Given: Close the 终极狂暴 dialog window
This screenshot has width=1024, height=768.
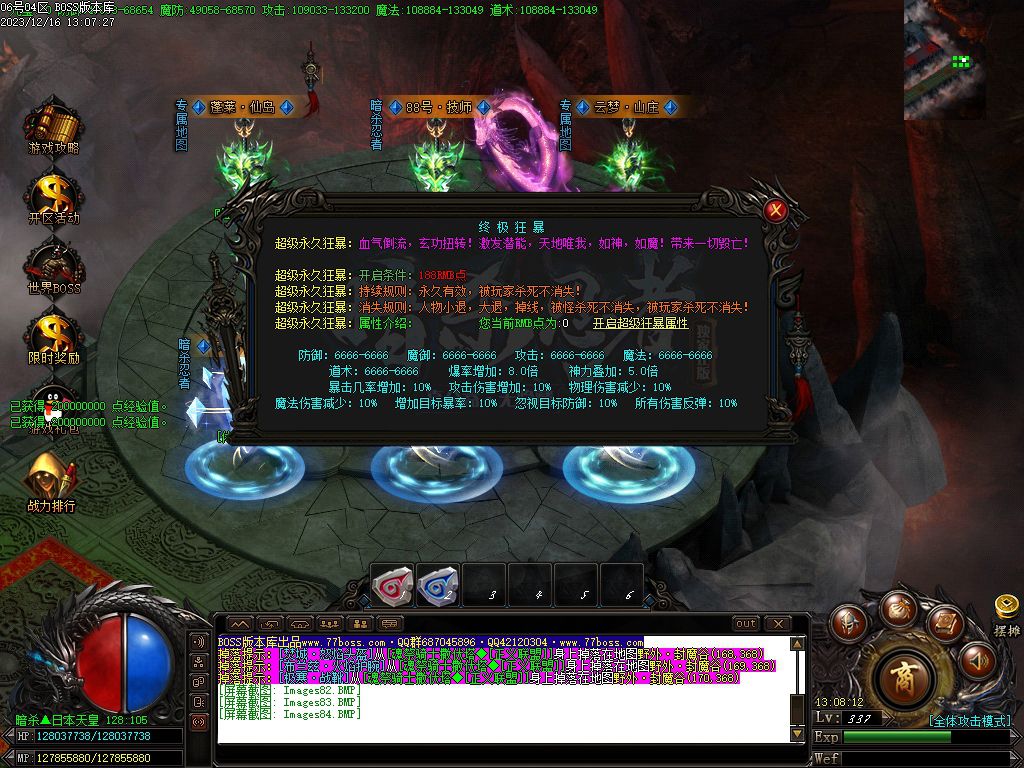Looking at the screenshot, I should tap(775, 211).
